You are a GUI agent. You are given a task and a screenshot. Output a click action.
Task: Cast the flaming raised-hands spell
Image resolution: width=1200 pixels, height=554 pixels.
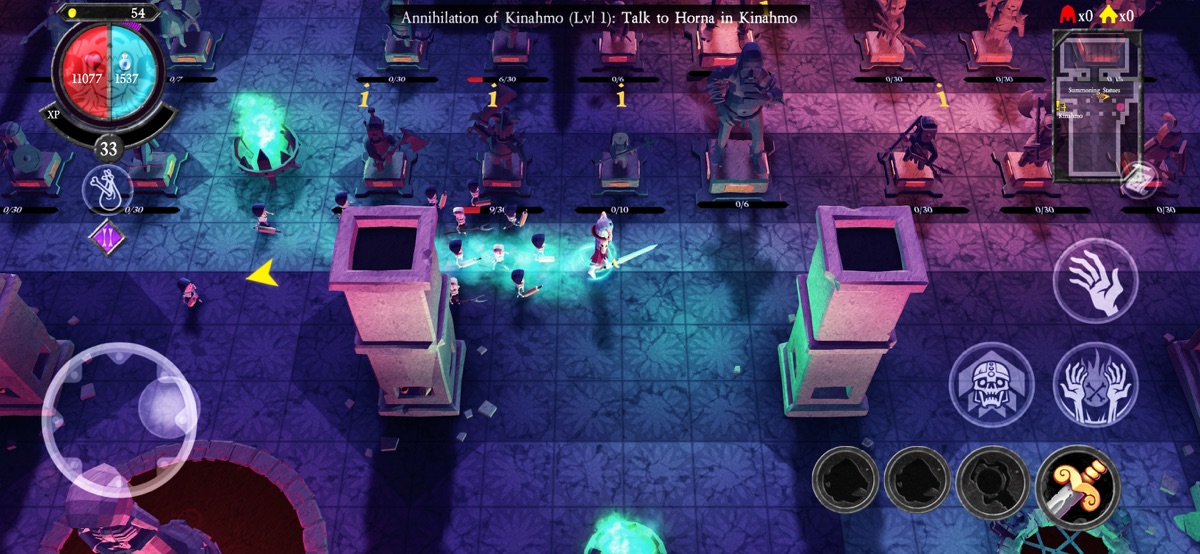[1095, 384]
